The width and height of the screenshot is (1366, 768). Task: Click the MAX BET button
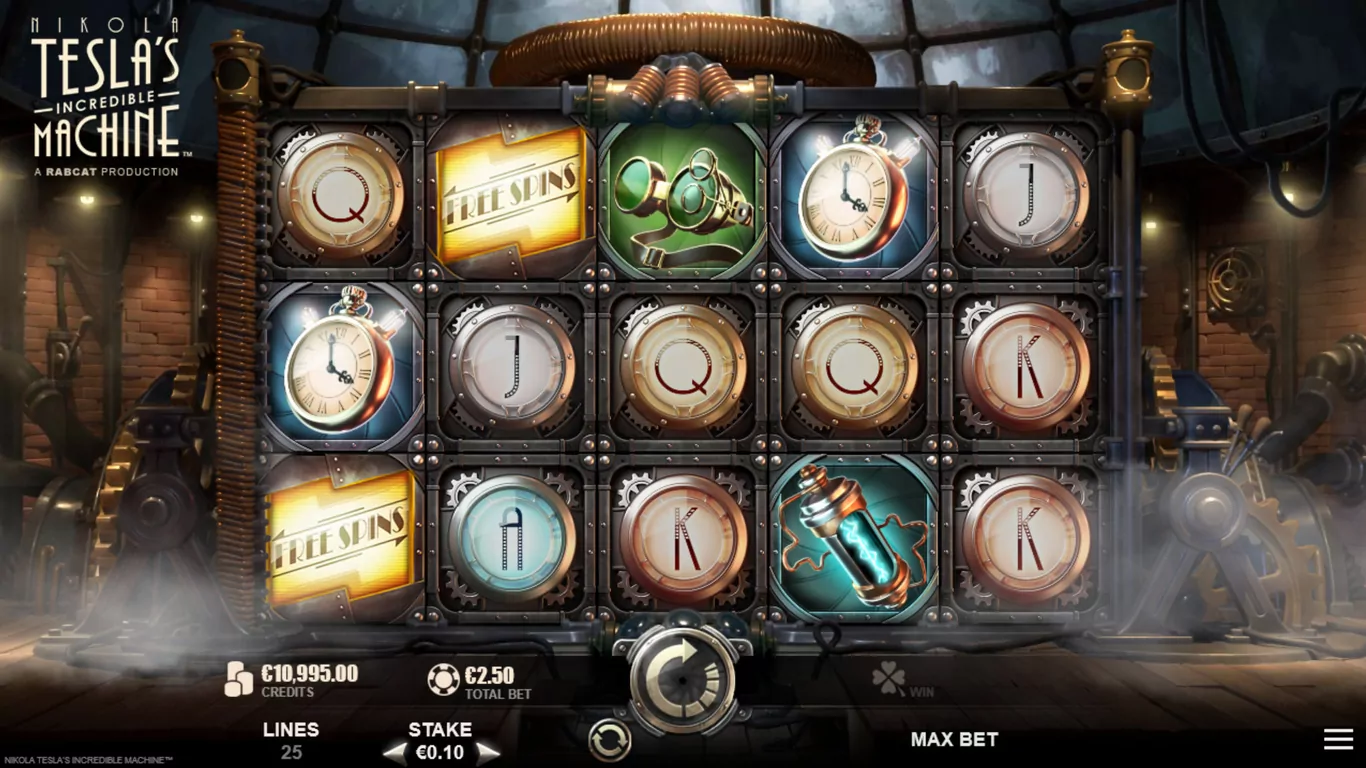tap(954, 739)
